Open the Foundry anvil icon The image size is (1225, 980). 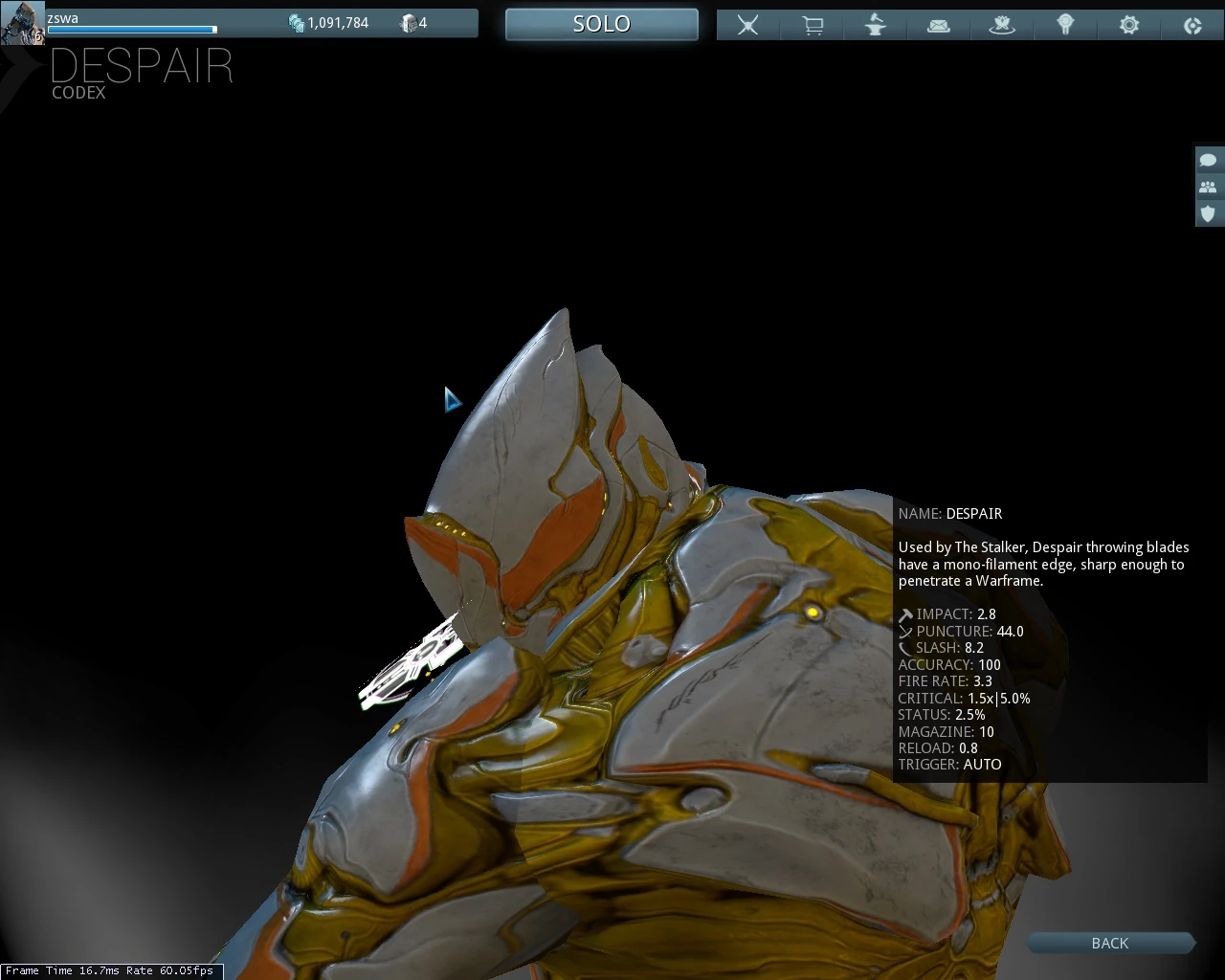(x=875, y=25)
